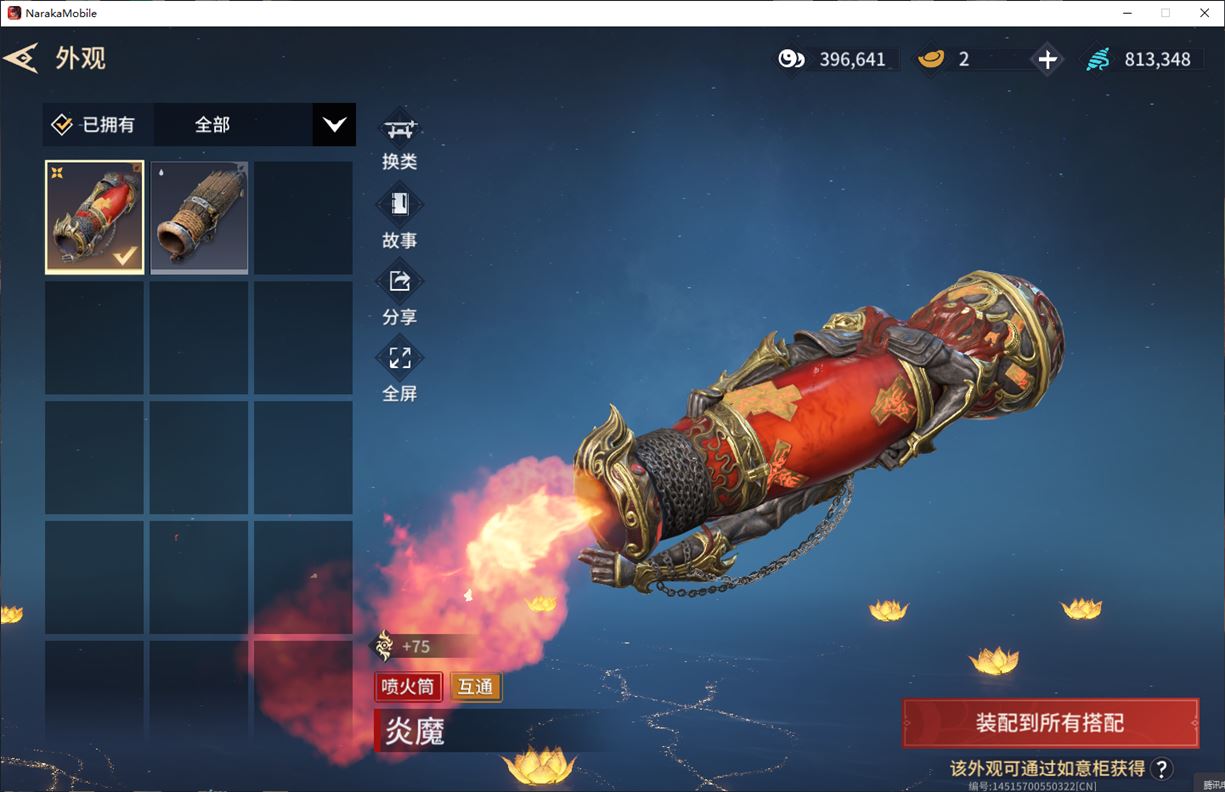Add gold ingots with the plus button

click(x=1047, y=59)
